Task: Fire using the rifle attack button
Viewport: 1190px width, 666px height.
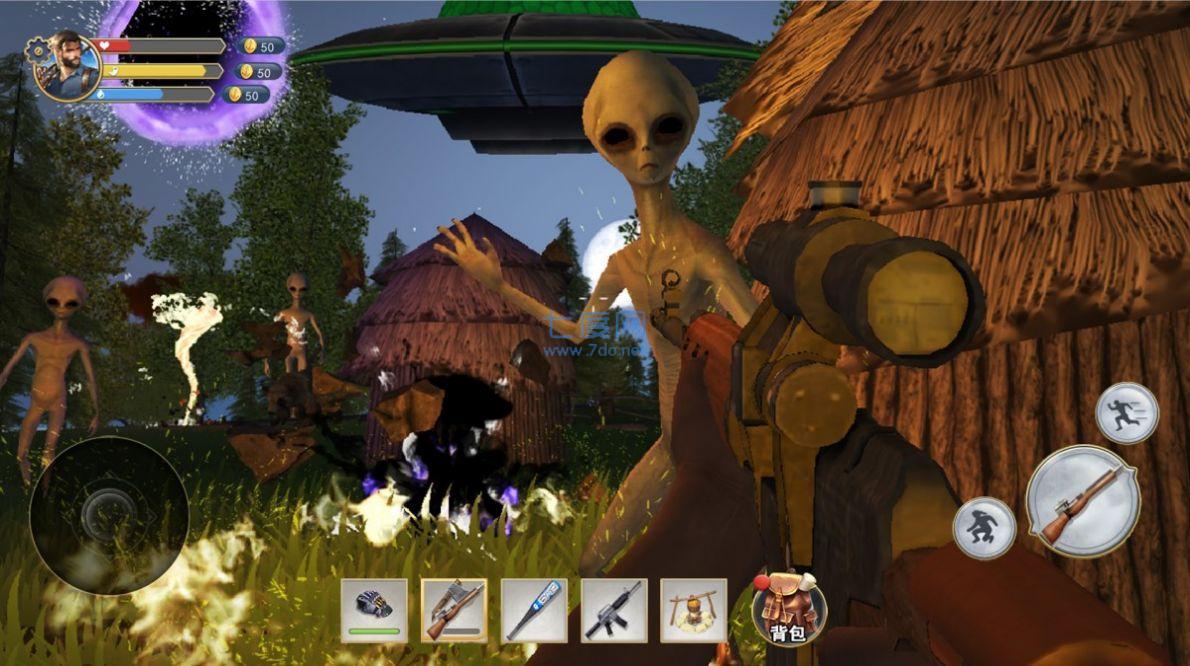Action: point(1082,501)
